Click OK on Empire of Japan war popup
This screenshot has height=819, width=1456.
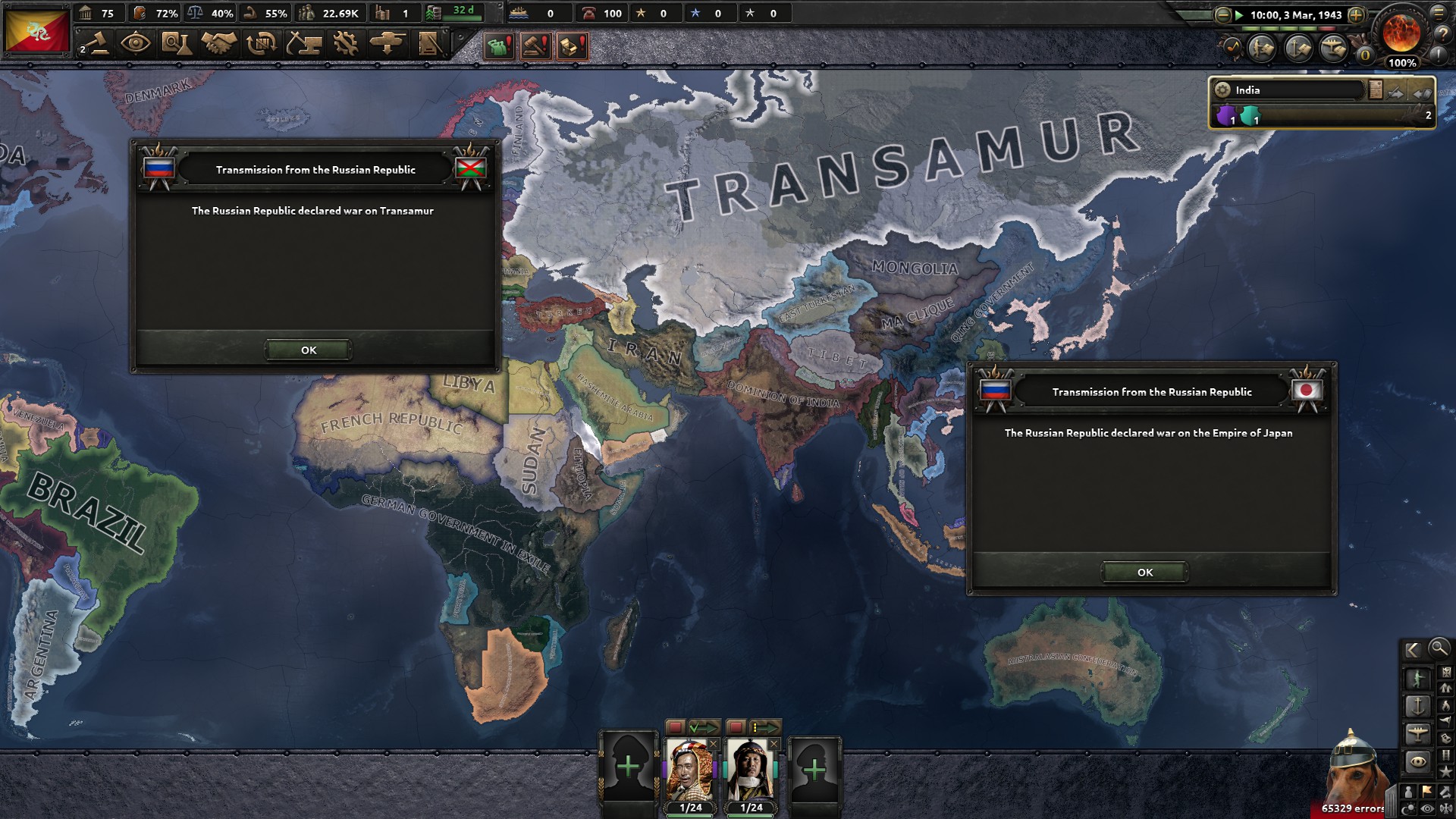coord(1144,573)
